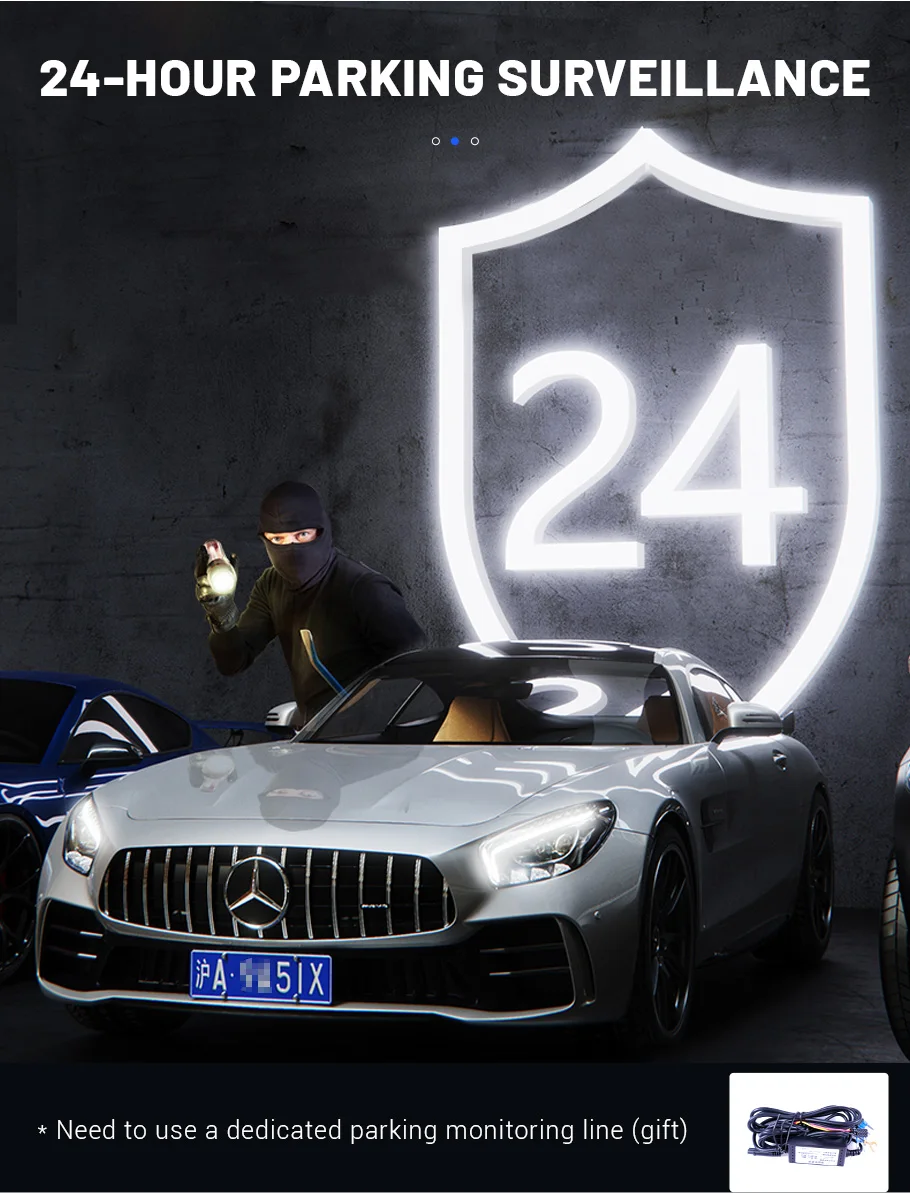Select the blue active carousel dot
Image resolution: width=910 pixels, height=1193 pixels.
point(455,141)
